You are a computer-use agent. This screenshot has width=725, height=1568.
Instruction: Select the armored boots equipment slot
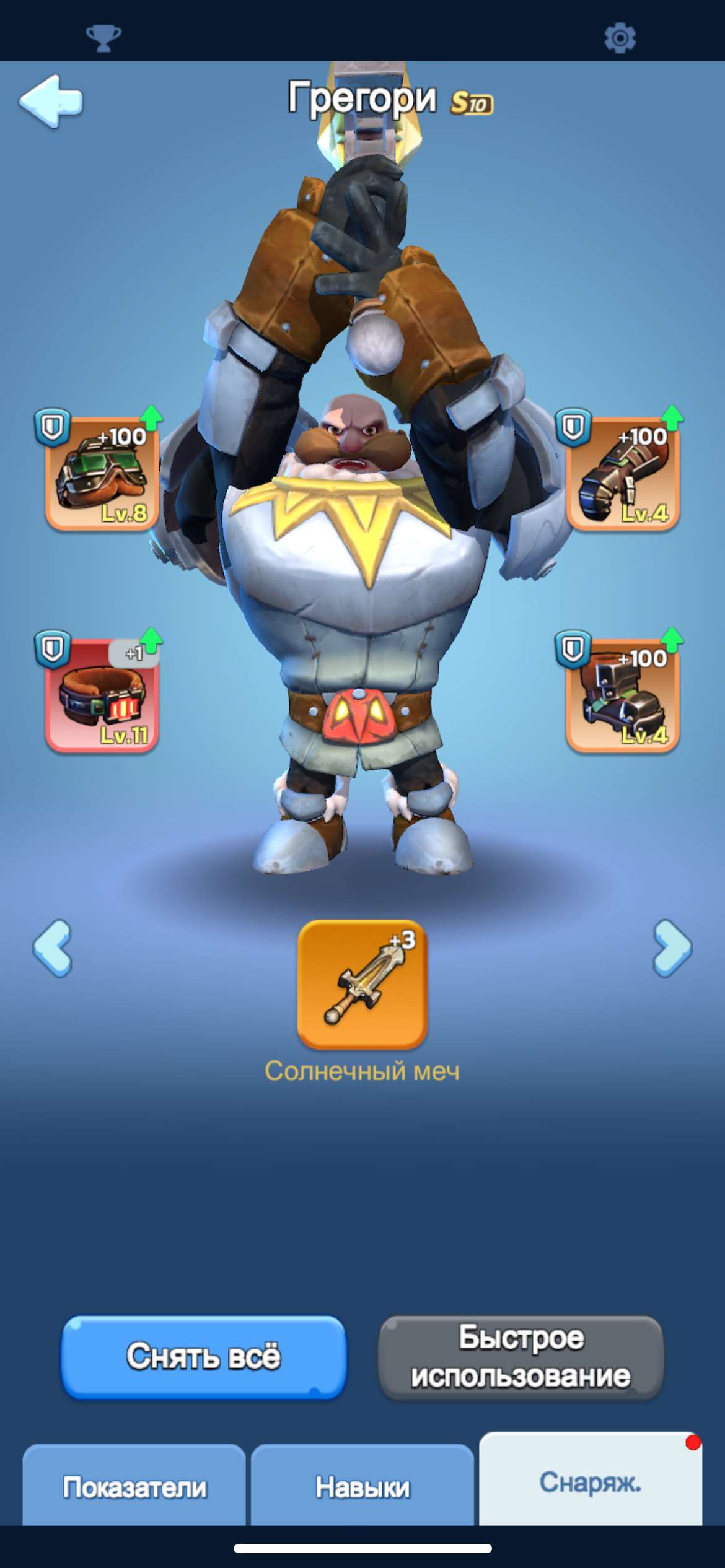[623, 695]
